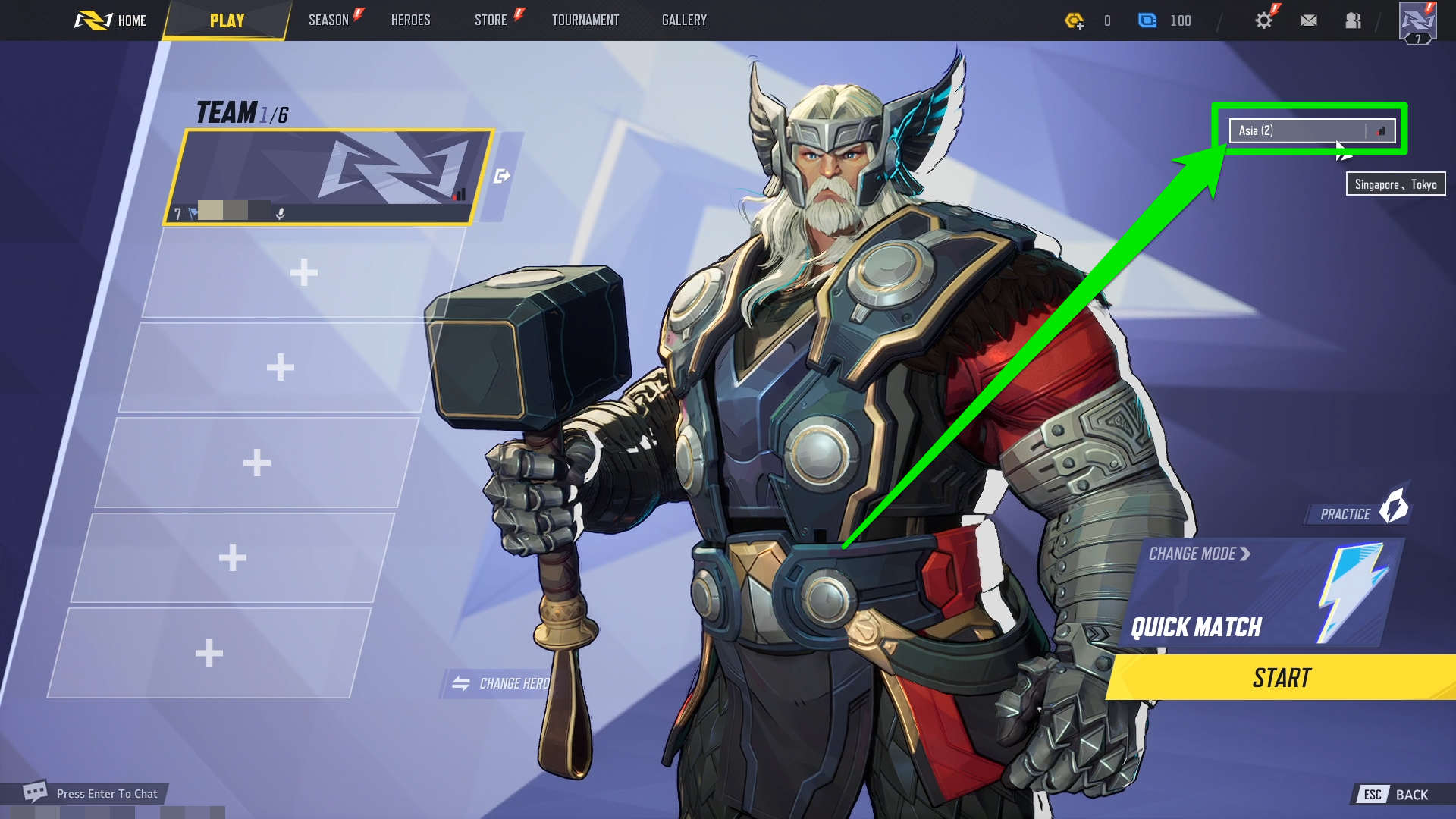Open the Asia (2) server region dropdown
The image size is (1456, 819).
[x=1311, y=130]
